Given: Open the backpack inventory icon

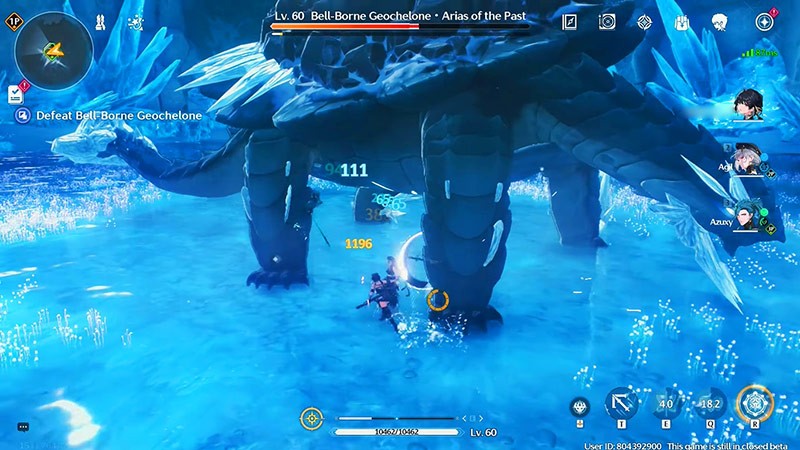Looking at the screenshot, I should 681,21.
